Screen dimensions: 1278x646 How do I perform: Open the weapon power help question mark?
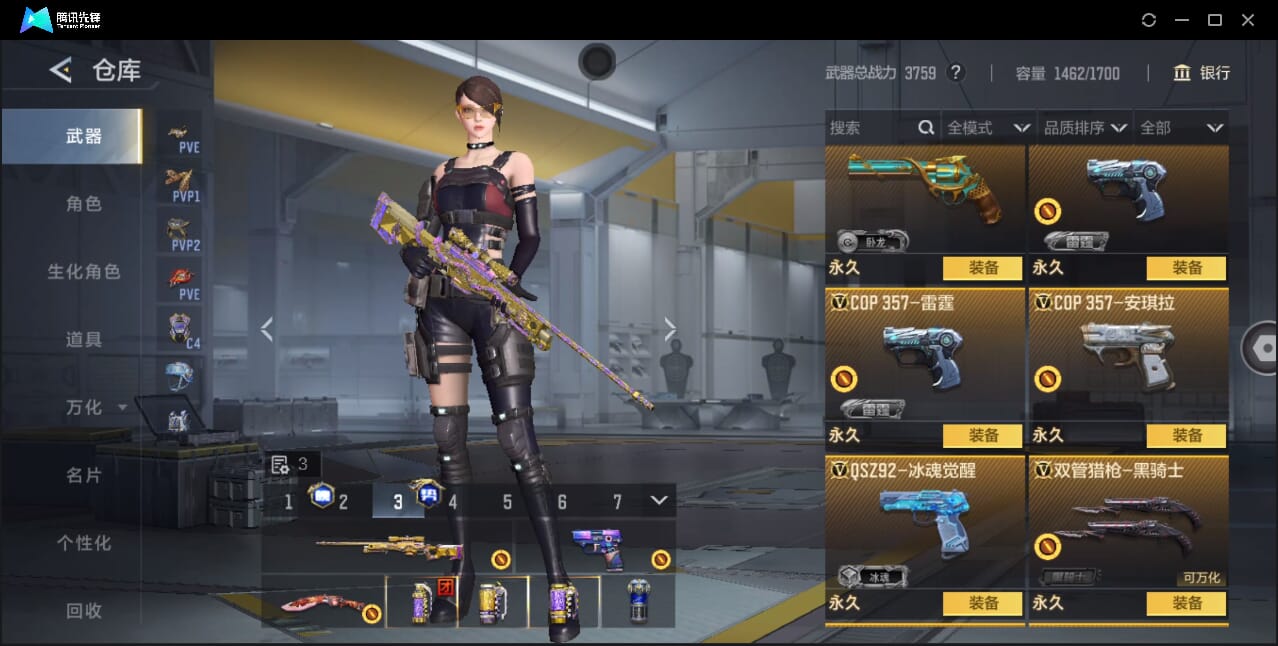tap(956, 73)
